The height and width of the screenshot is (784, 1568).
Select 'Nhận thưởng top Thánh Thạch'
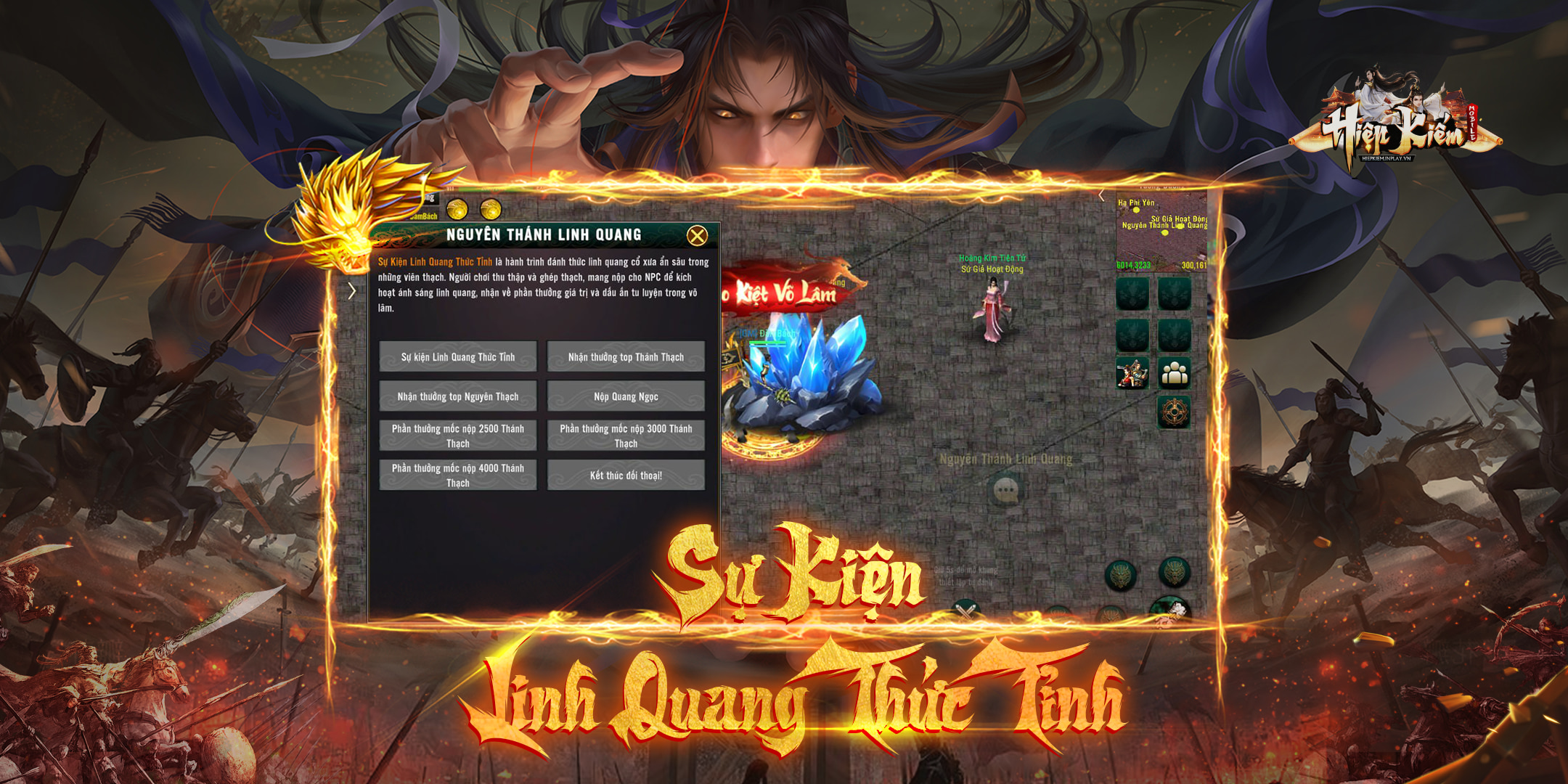point(626,356)
